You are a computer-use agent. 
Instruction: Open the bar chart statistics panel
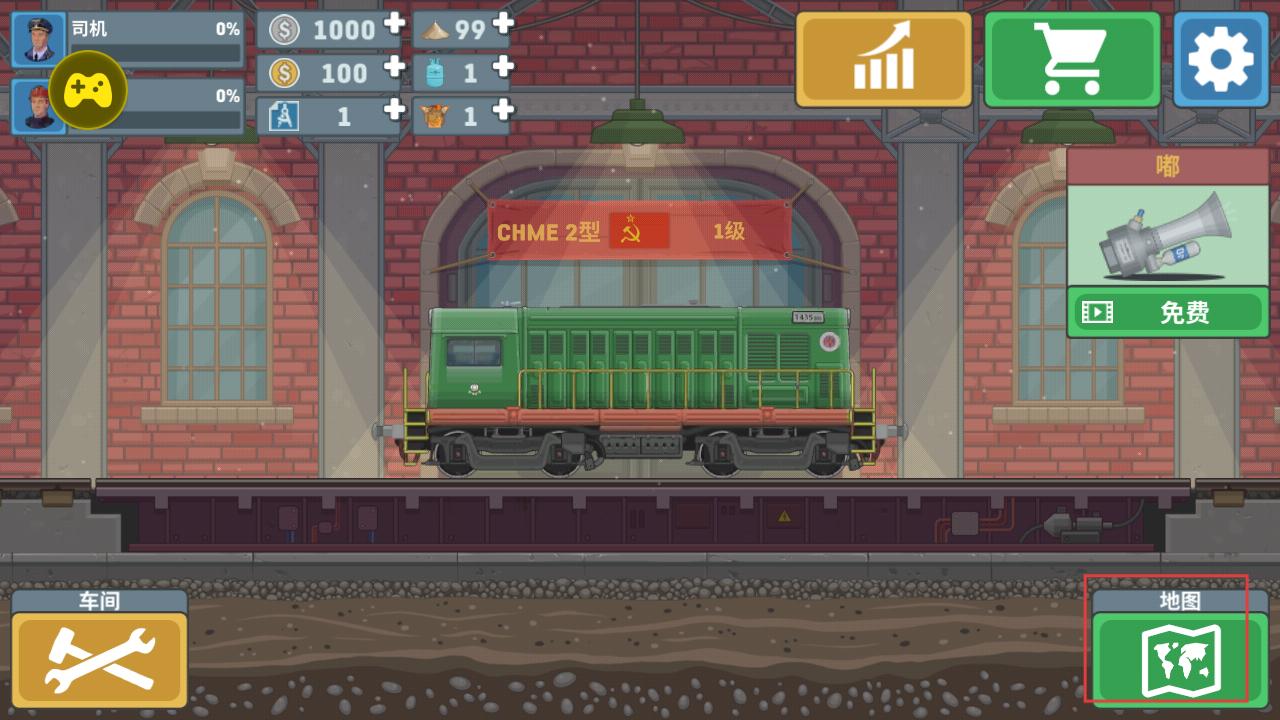click(884, 60)
